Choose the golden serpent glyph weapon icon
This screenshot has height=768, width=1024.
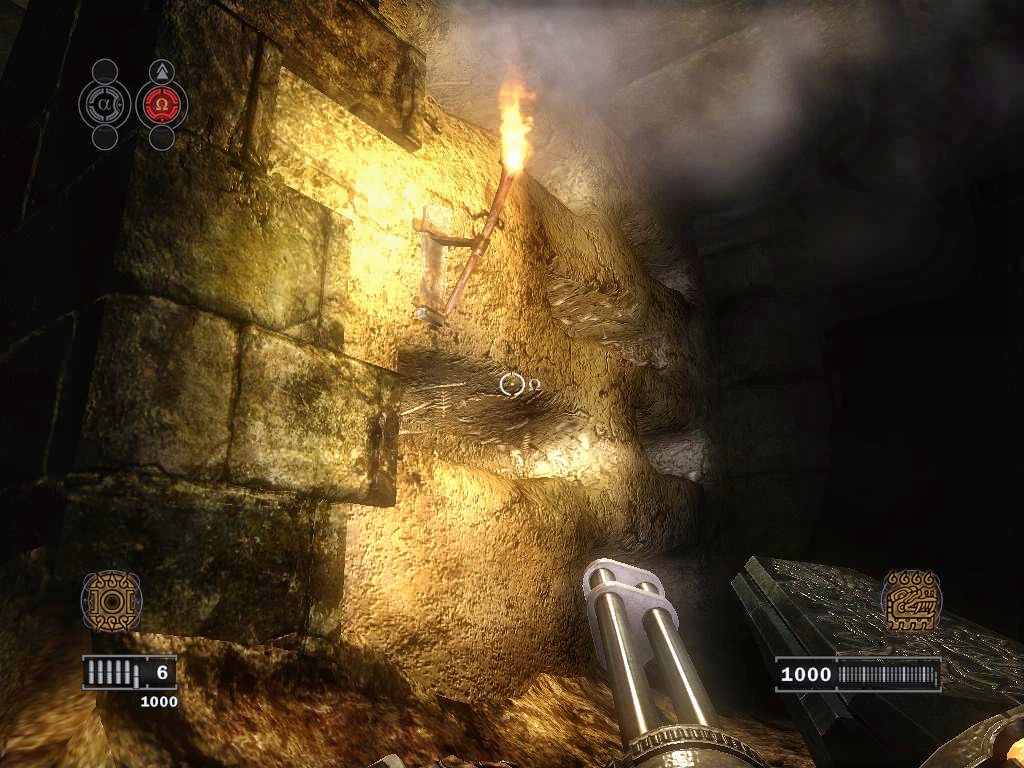click(x=911, y=600)
